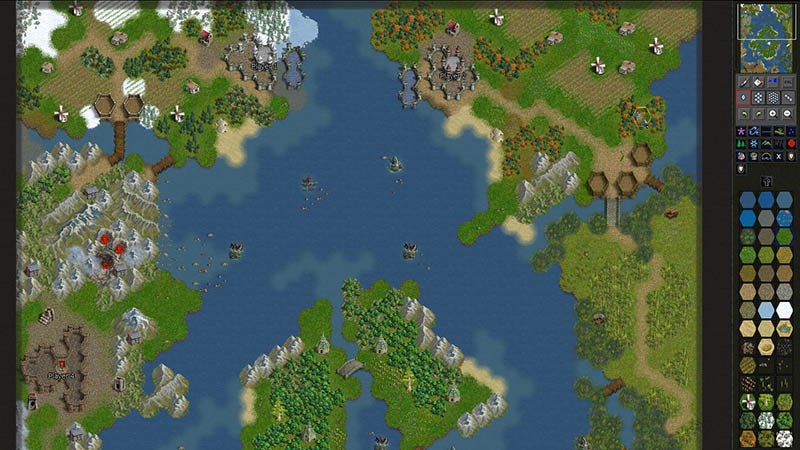Zoom out with the minus magnifier
This screenshot has width=800, height=450.
coord(788,114)
